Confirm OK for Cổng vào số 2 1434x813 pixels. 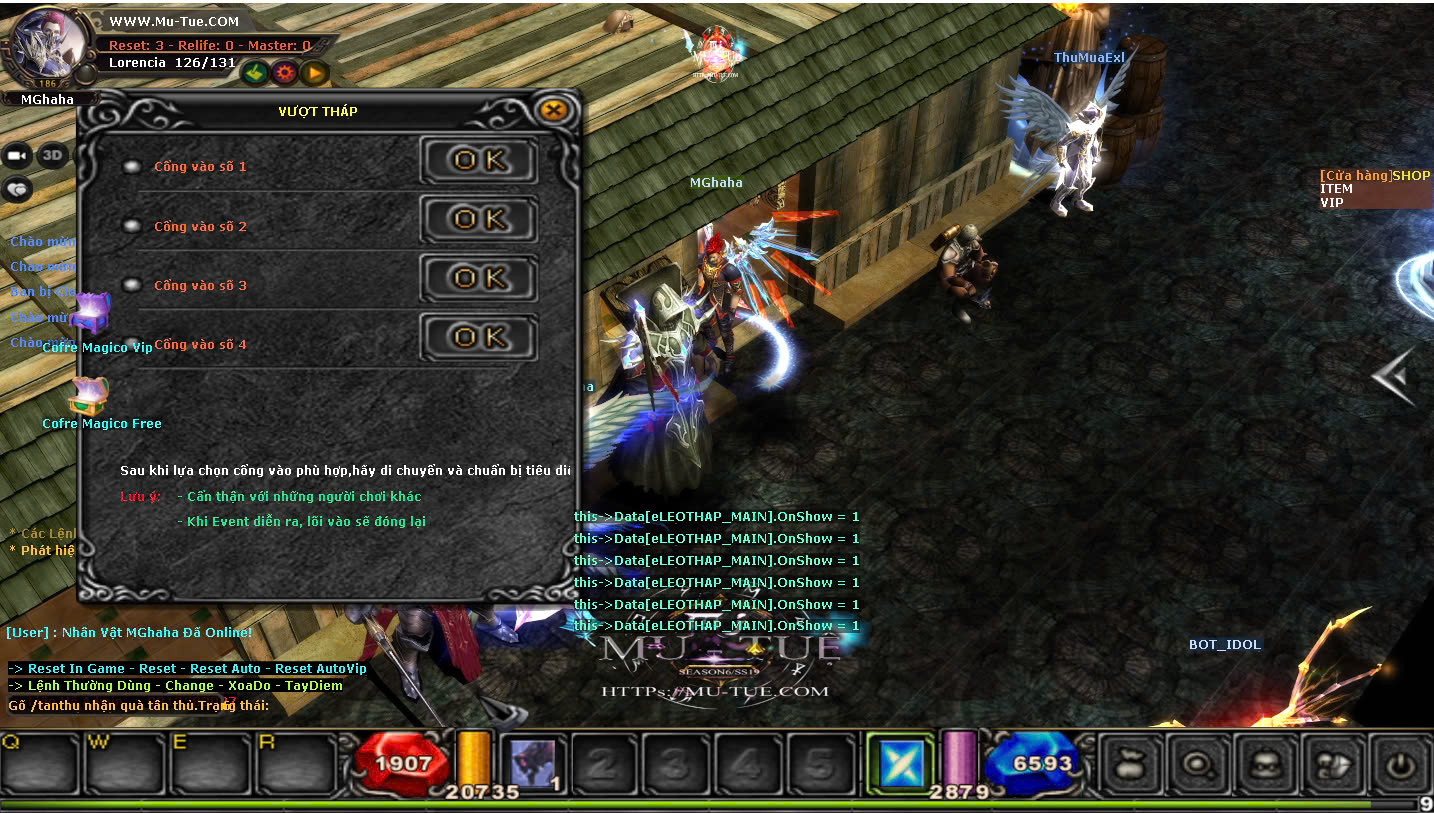click(x=479, y=219)
